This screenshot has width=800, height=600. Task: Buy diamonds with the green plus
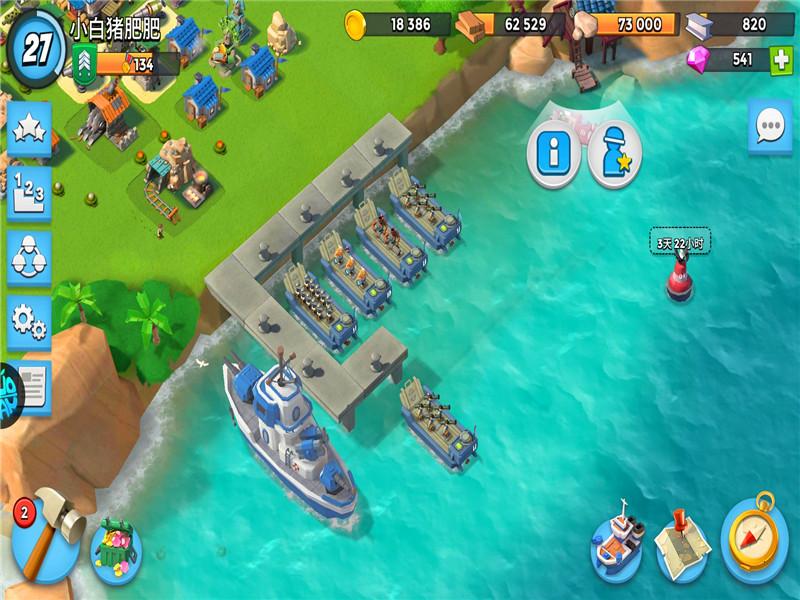pos(782,60)
